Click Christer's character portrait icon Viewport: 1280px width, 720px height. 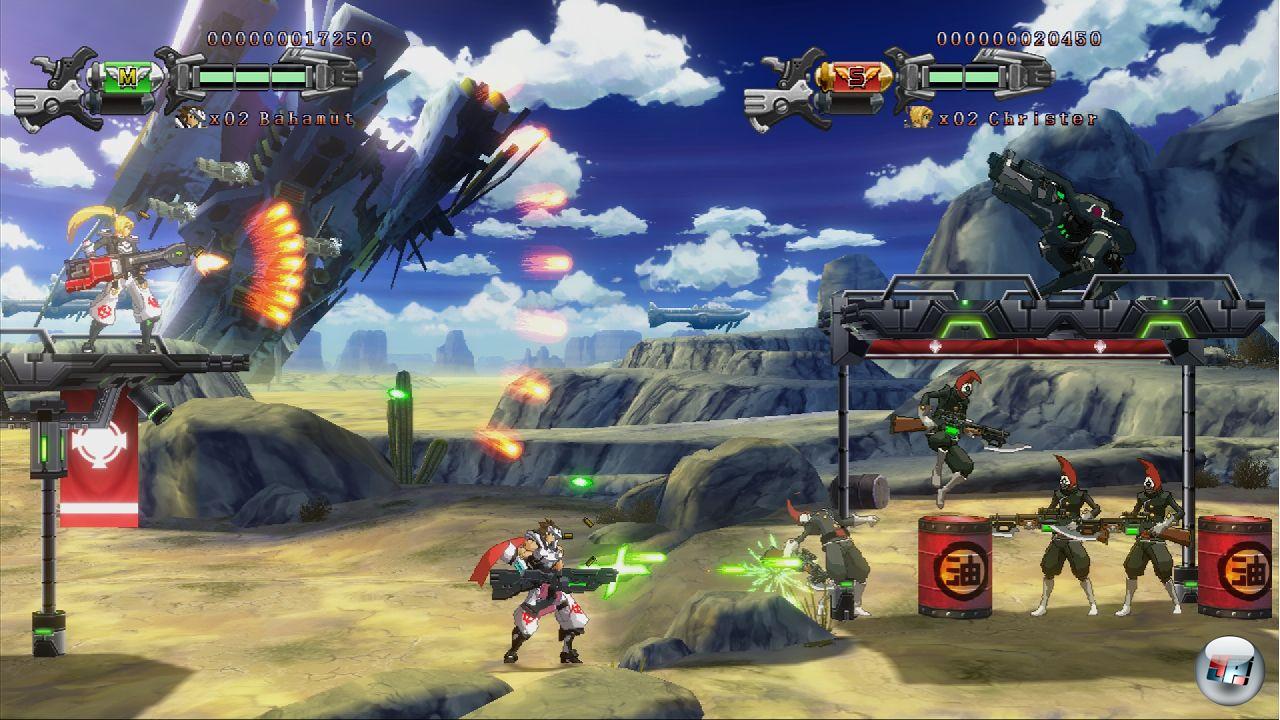[x=918, y=118]
